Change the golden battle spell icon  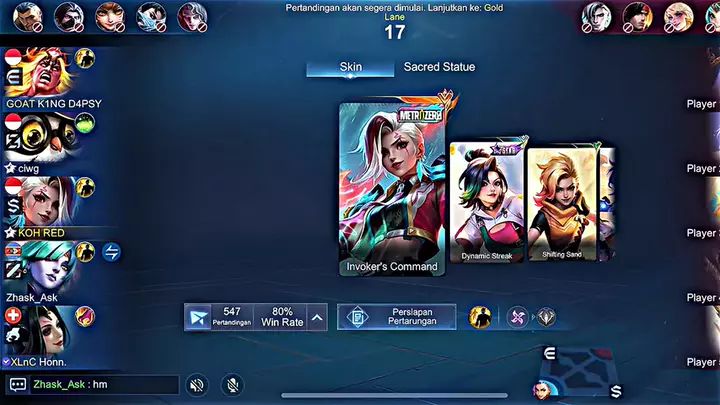(480, 317)
